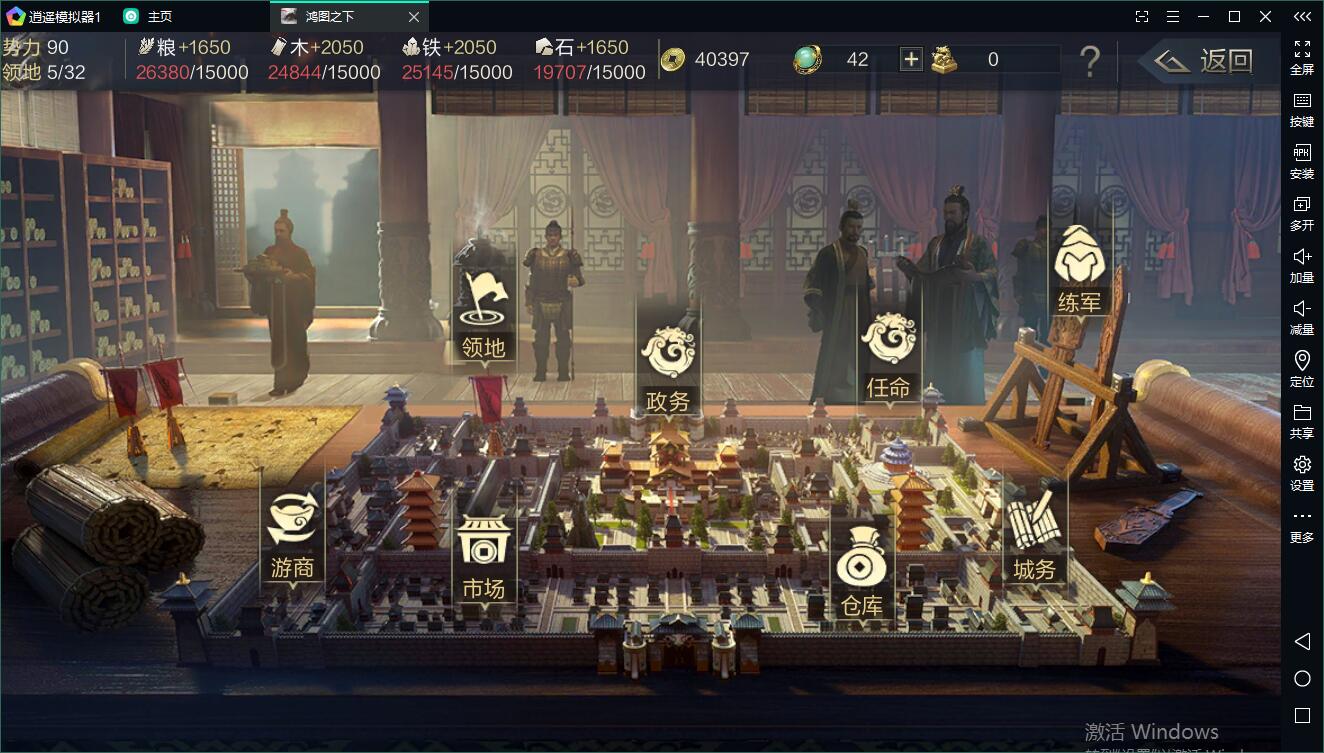Toggle 全屏 fullscreen in the emulator sidebar

[x=1302, y=57]
